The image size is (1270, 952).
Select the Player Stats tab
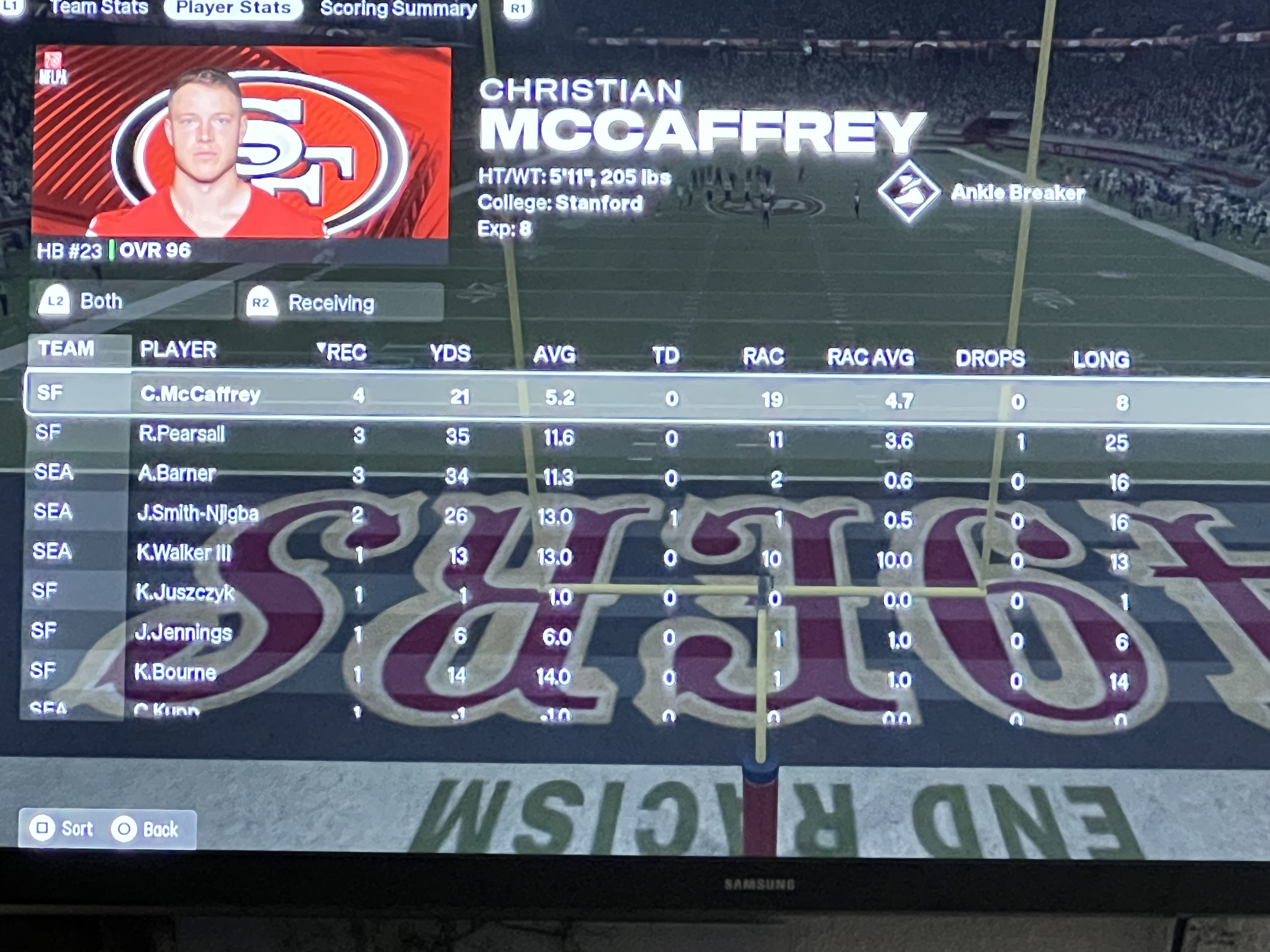point(233,8)
